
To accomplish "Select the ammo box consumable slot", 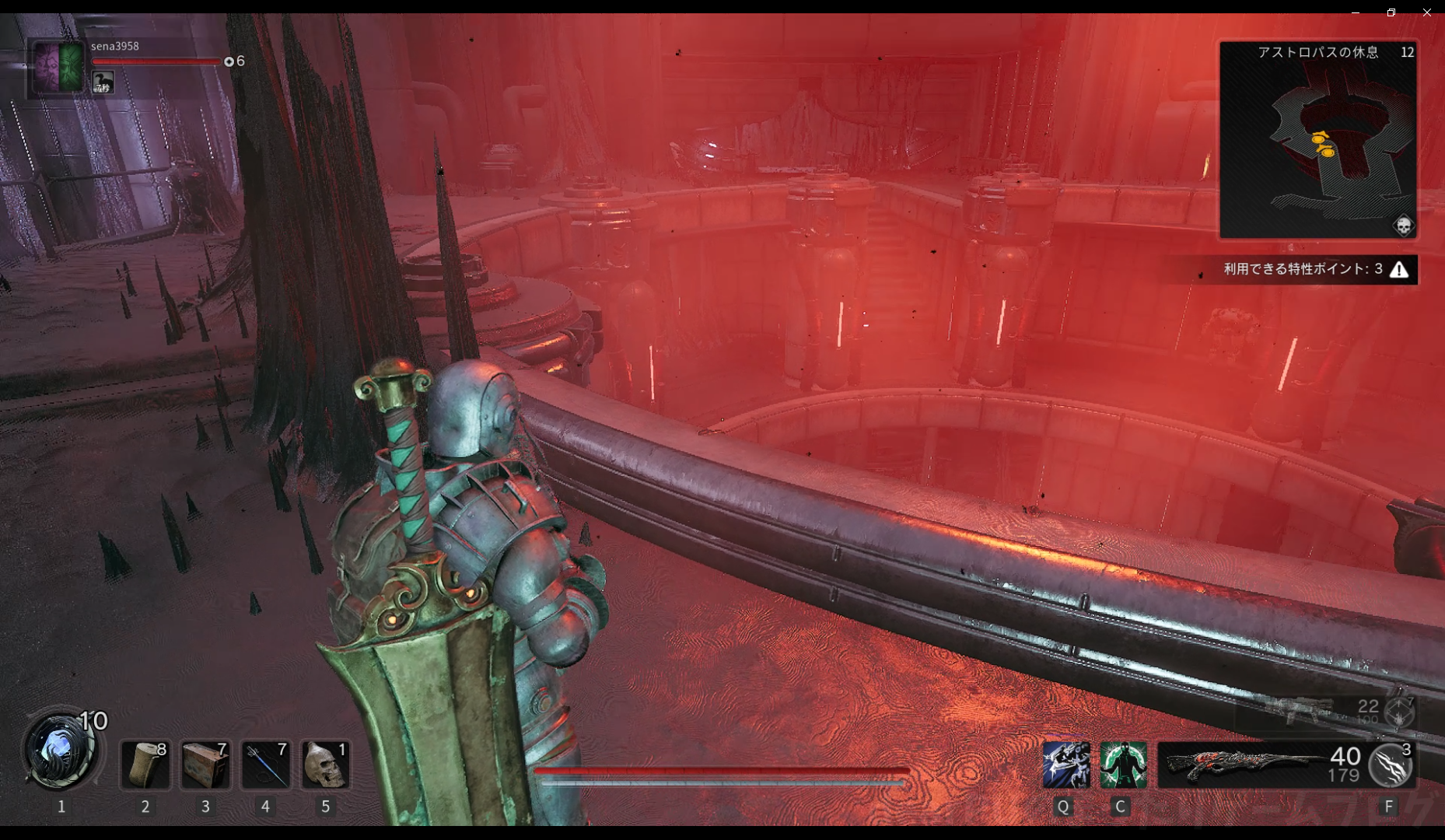I will [x=205, y=765].
